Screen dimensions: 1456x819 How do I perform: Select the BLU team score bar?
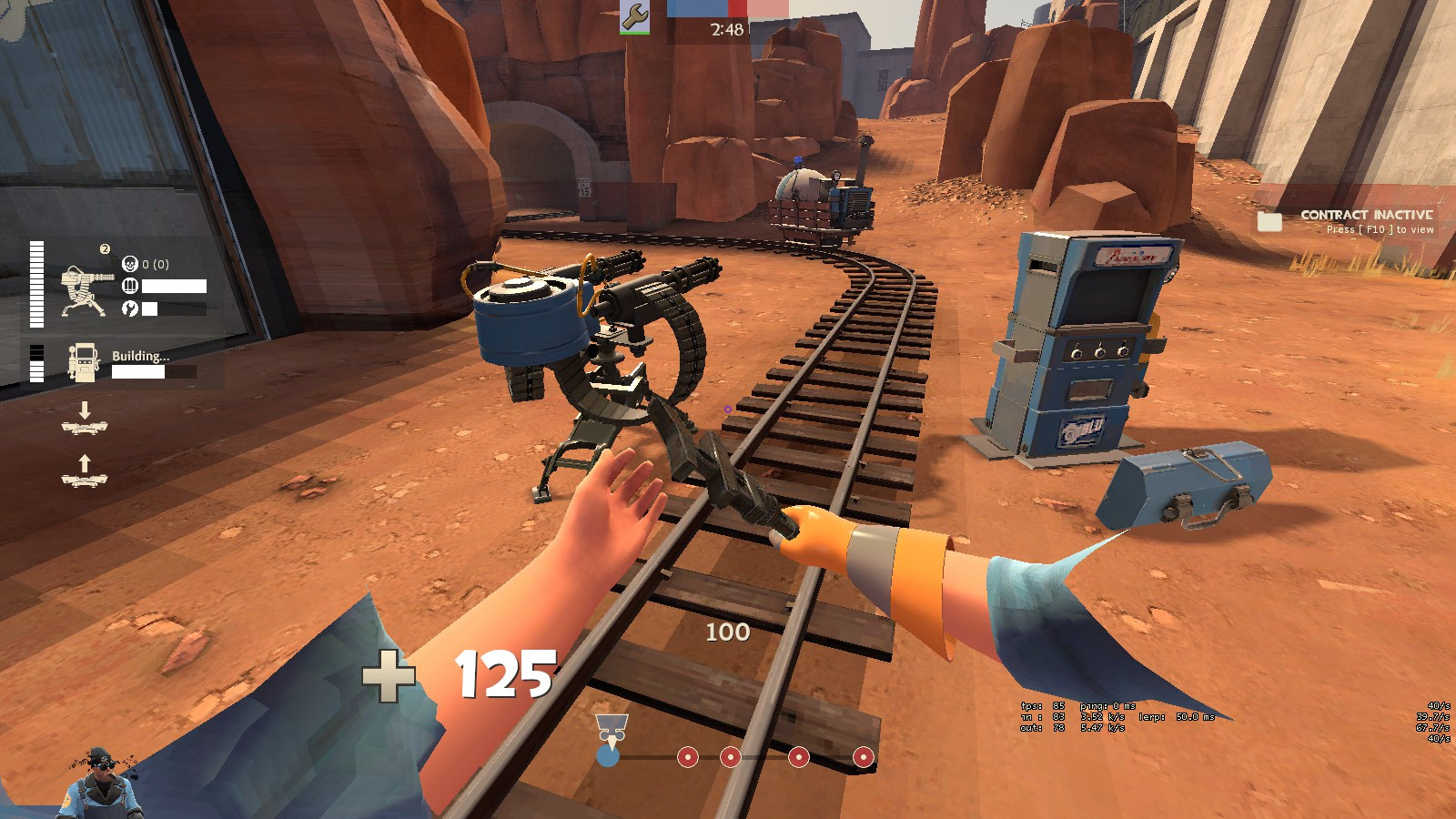pyautogui.click(x=697, y=8)
